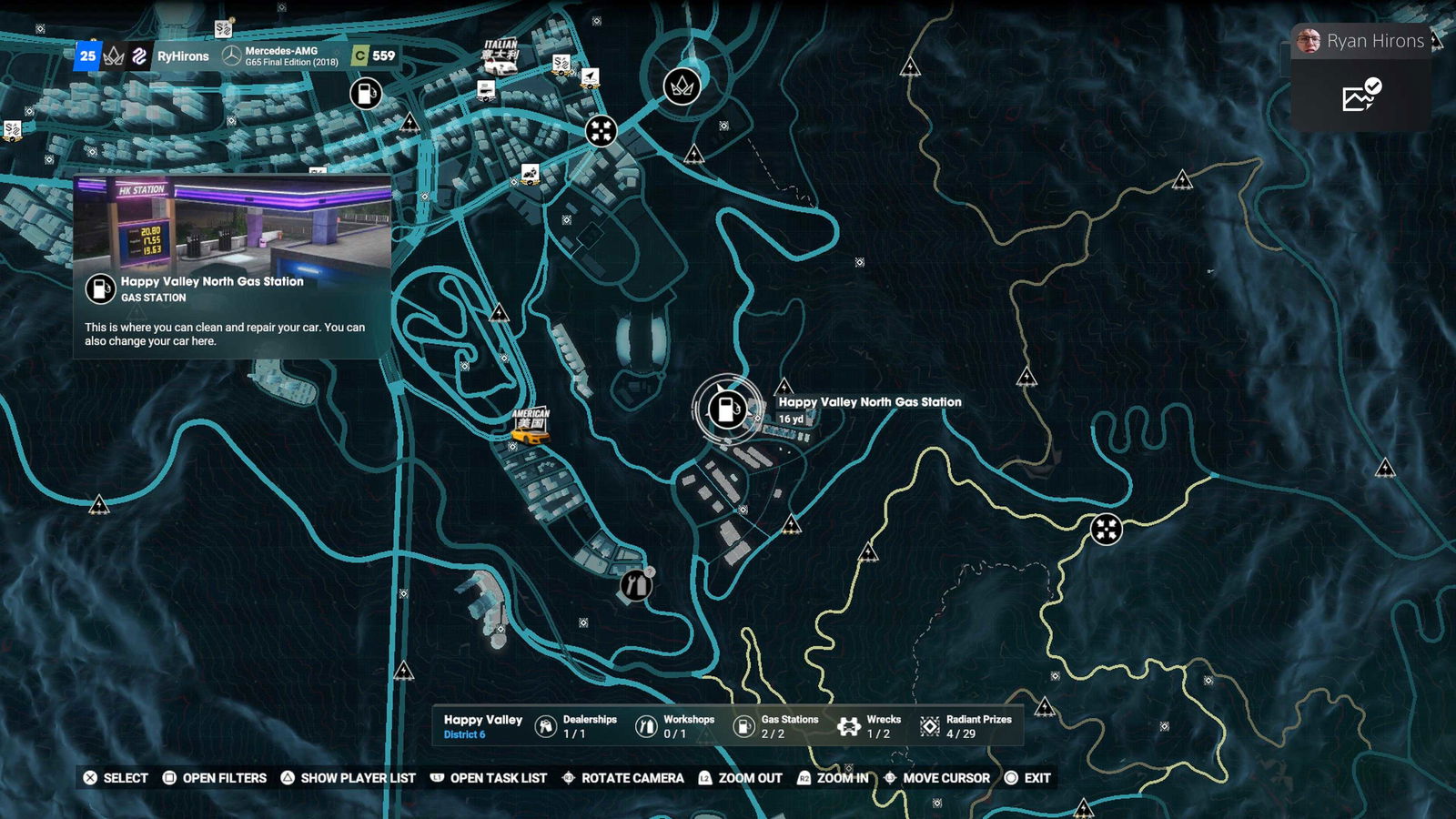Select the Italian dealership map marker
This screenshot has width=1456, height=819.
[x=500, y=55]
